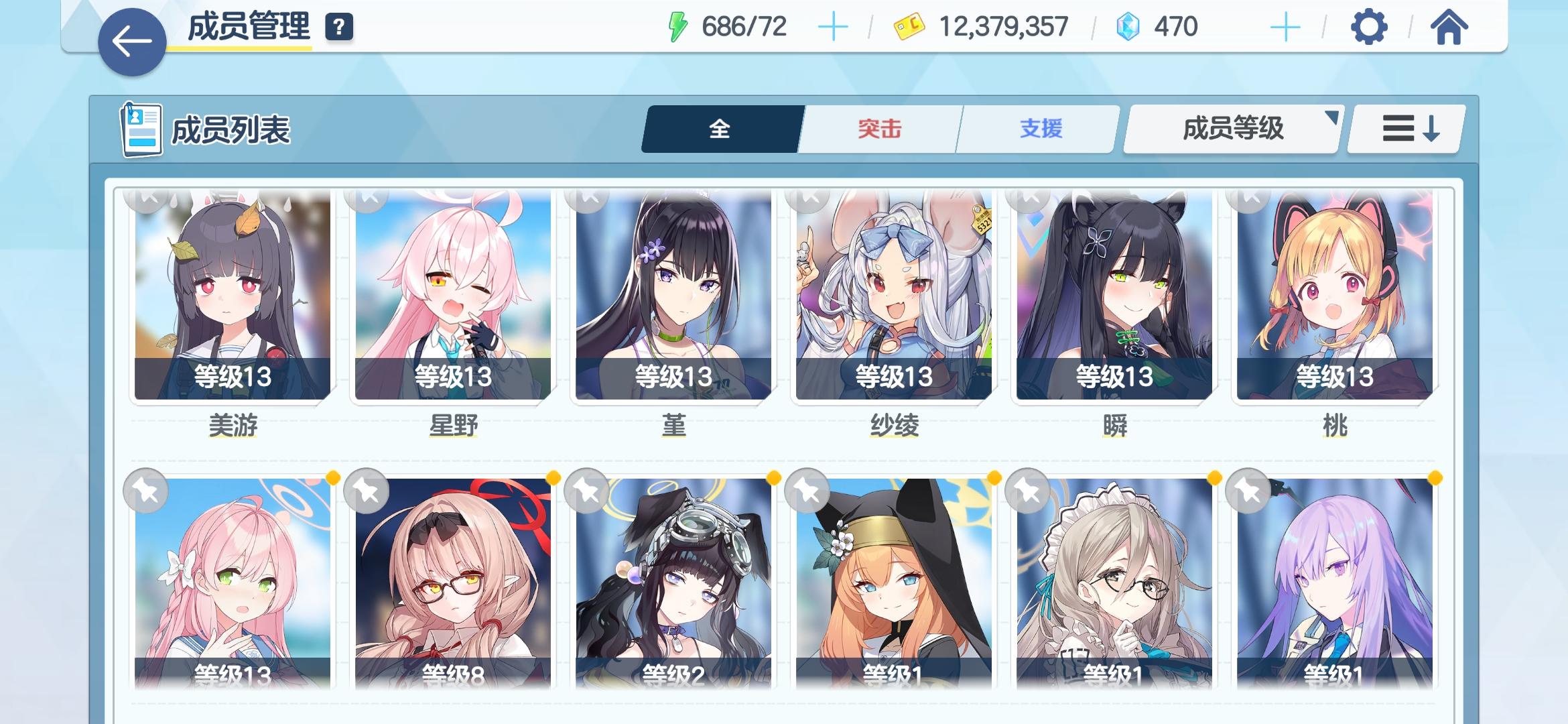
Task: Open the 成员等级 sorting dropdown
Action: [x=1231, y=129]
